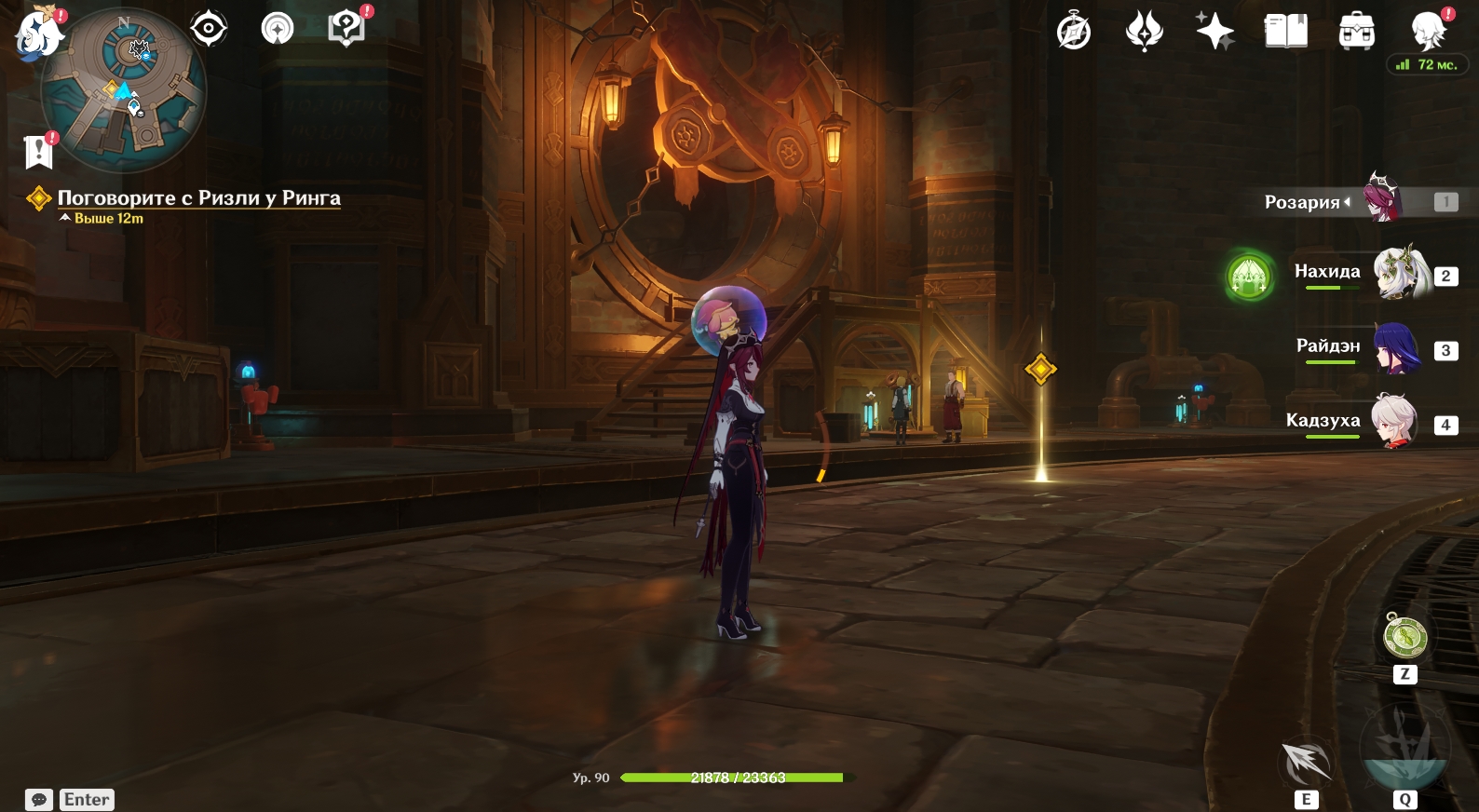Open the quest navigation icon with the red alert
The image size is (1479, 812).
pyautogui.click(x=277, y=29)
